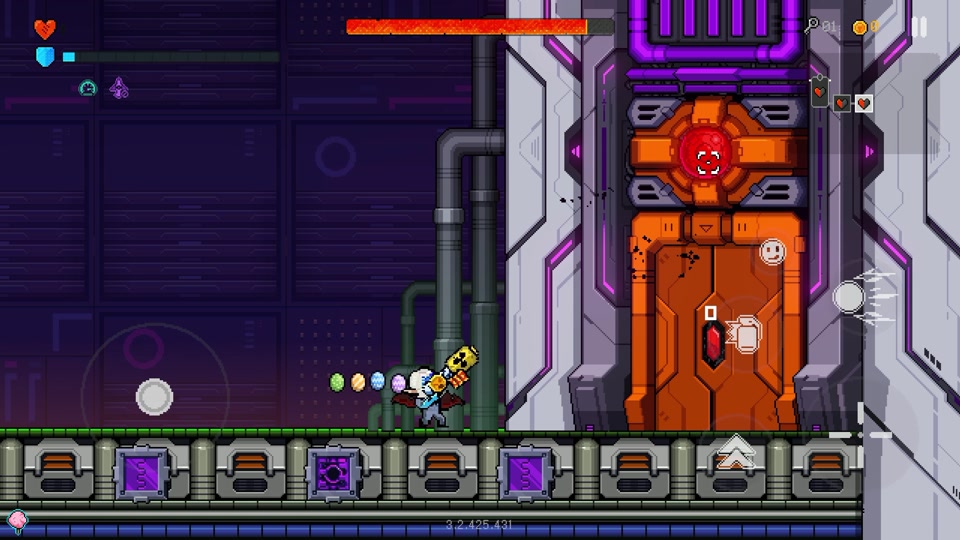The image size is (960, 540).
Task: Activate the fist melee attack button
Action: [x=743, y=334]
